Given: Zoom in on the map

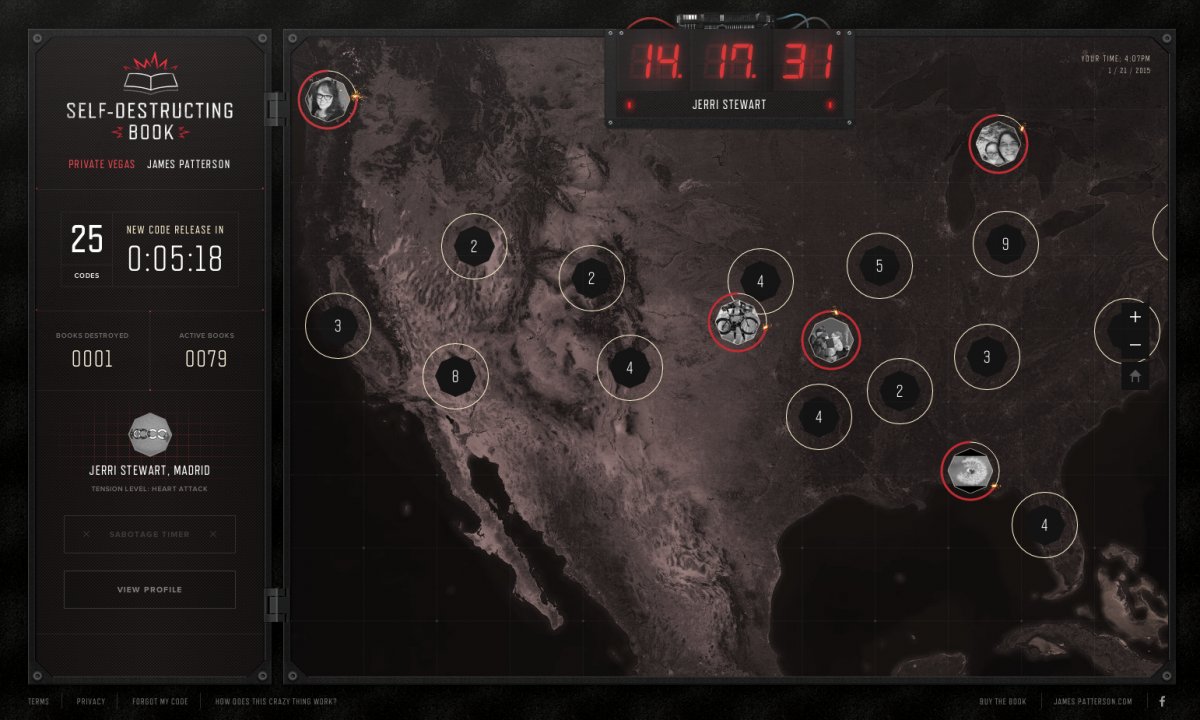Looking at the screenshot, I should [x=1135, y=317].
